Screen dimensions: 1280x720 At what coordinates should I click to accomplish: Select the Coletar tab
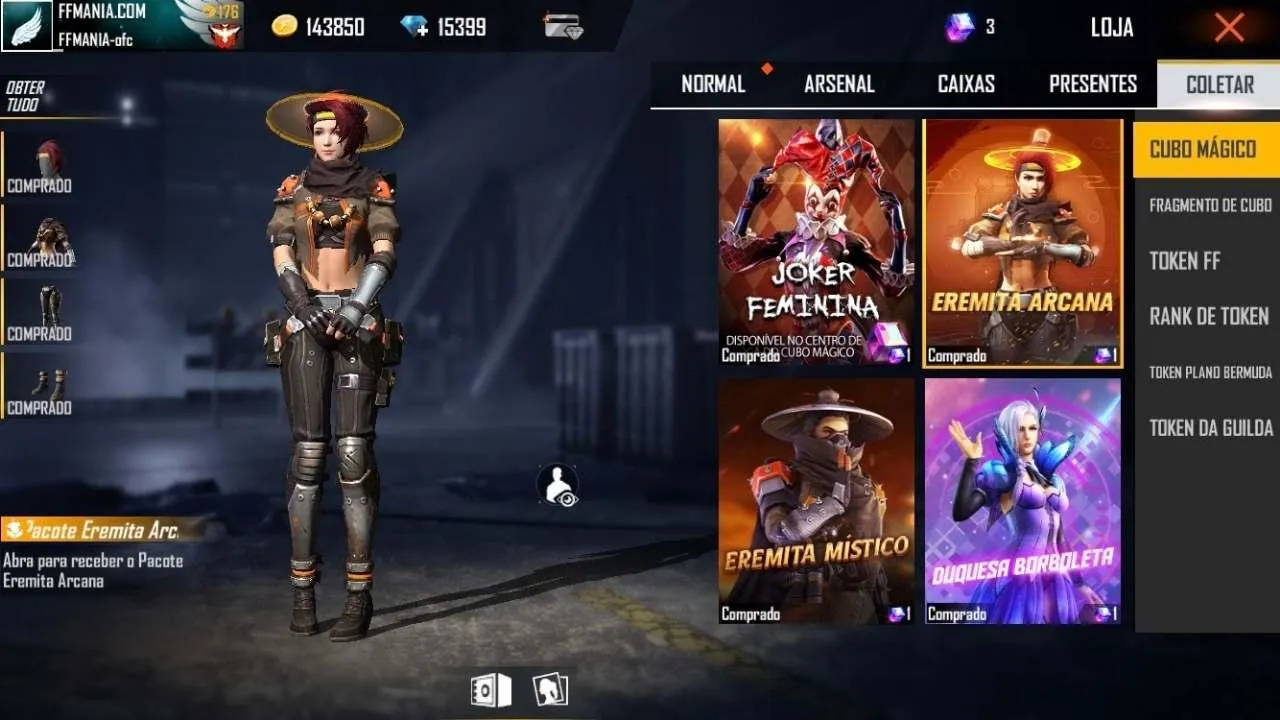(x=1219, y=84)
